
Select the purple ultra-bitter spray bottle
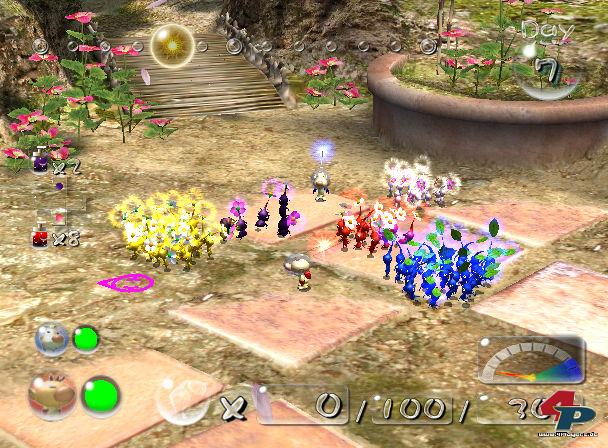point(41,163)
